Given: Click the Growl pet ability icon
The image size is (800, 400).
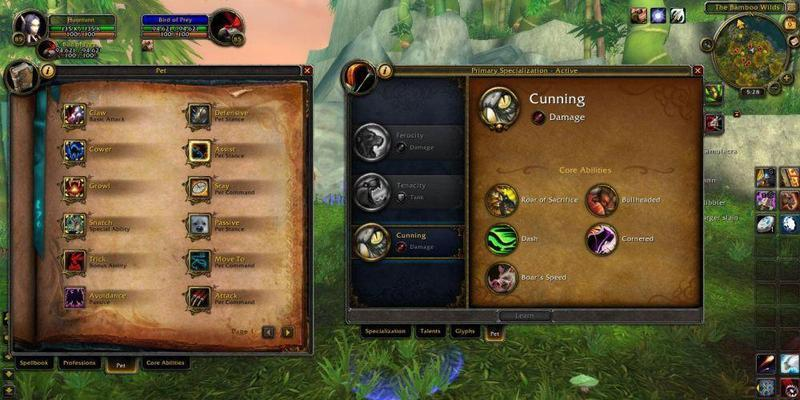Looking at the screenshot, I should pyautogui.click(x=75, y=187).
